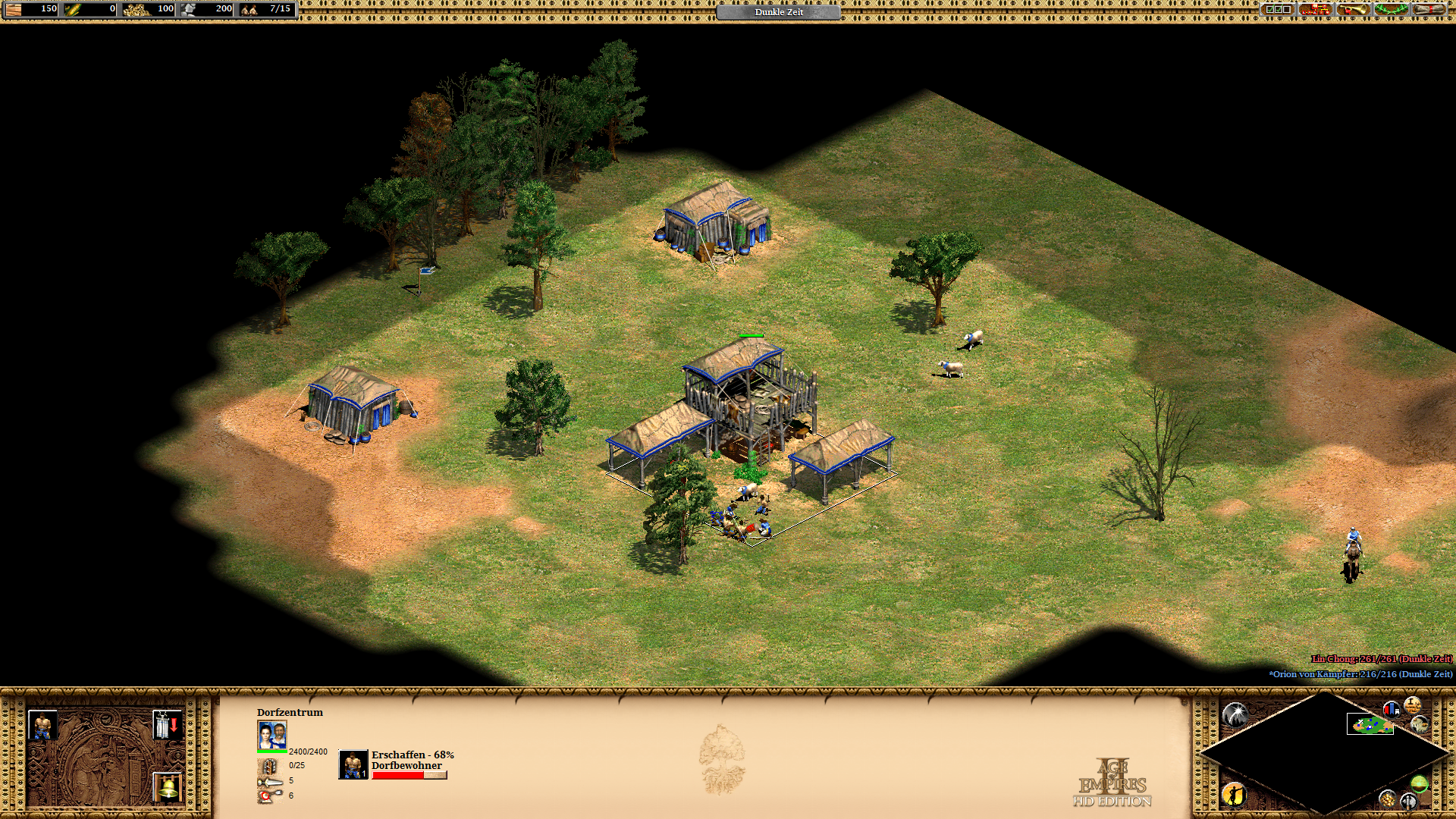Open the main menu scroll button

(1429, 9)
